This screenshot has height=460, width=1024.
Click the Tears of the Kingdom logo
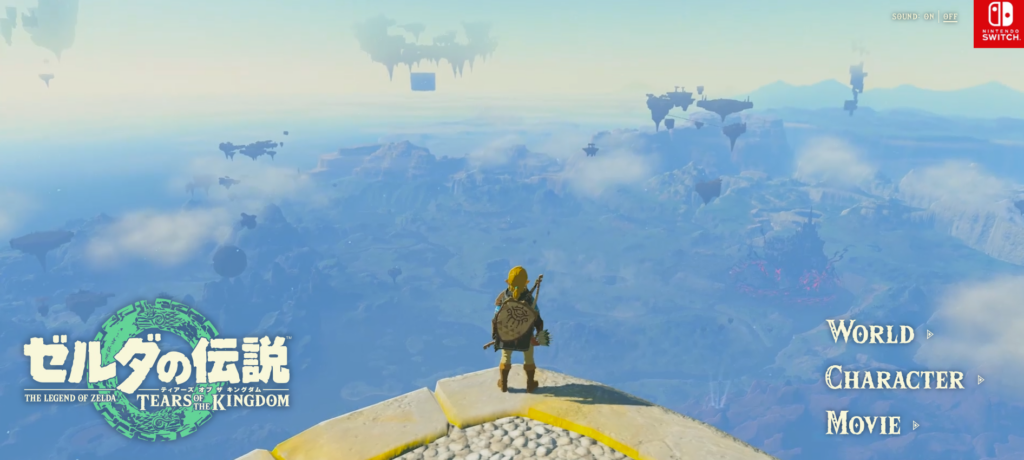[x=157, y=370]
